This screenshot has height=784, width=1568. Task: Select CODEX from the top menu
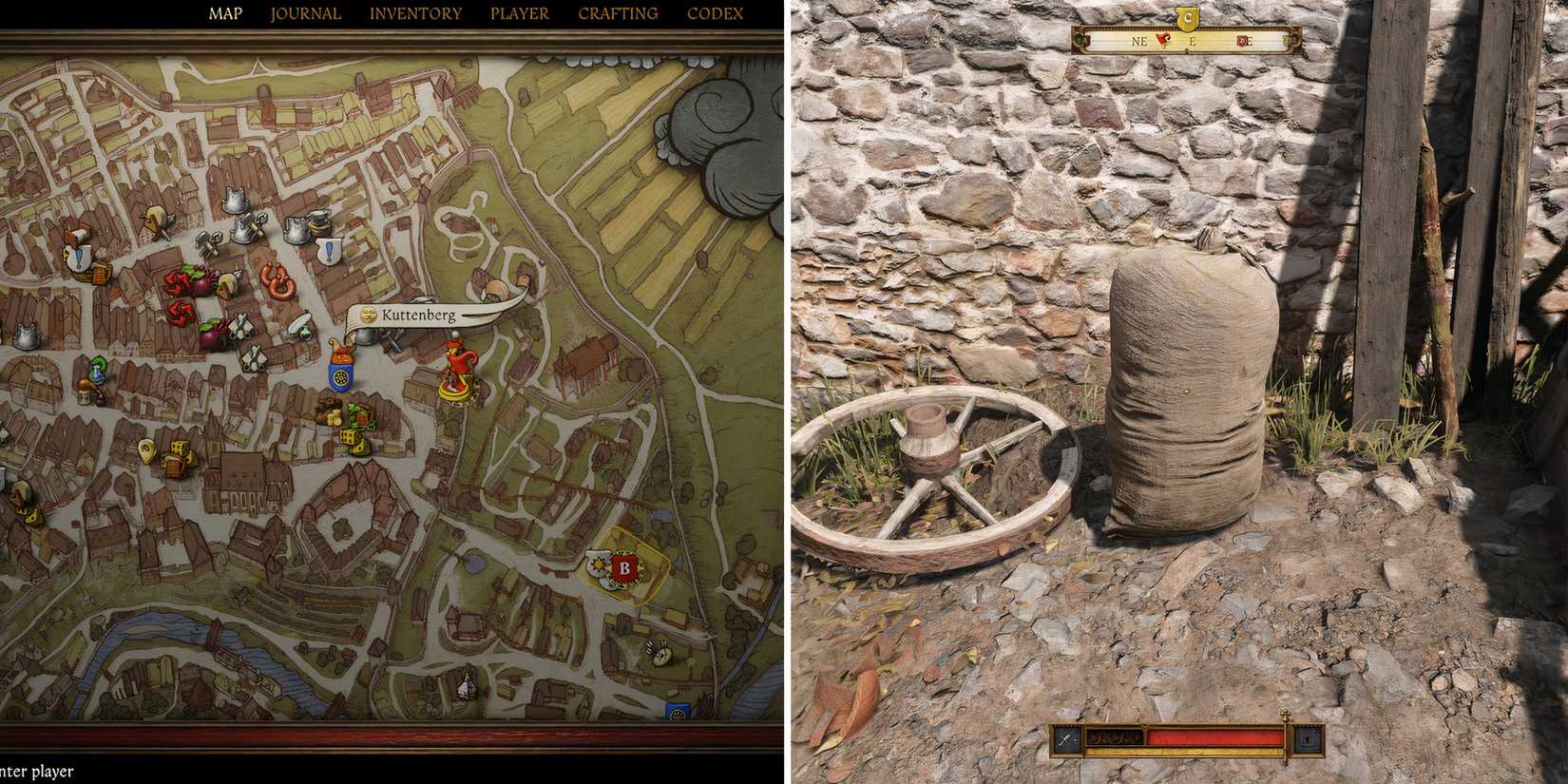pyautogui.click(x=716, y=13)
